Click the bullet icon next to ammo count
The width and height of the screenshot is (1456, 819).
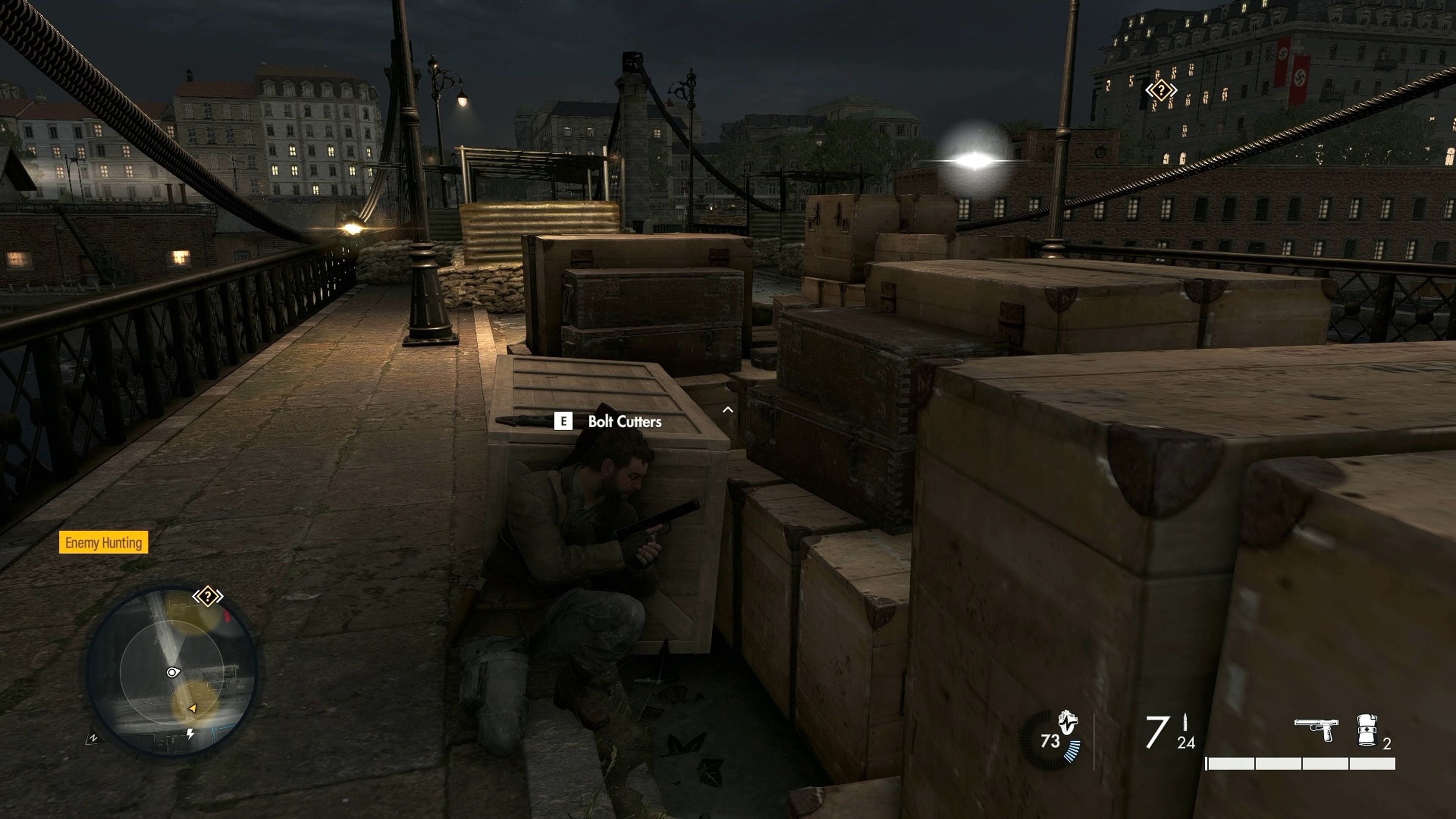point(1185,723)
